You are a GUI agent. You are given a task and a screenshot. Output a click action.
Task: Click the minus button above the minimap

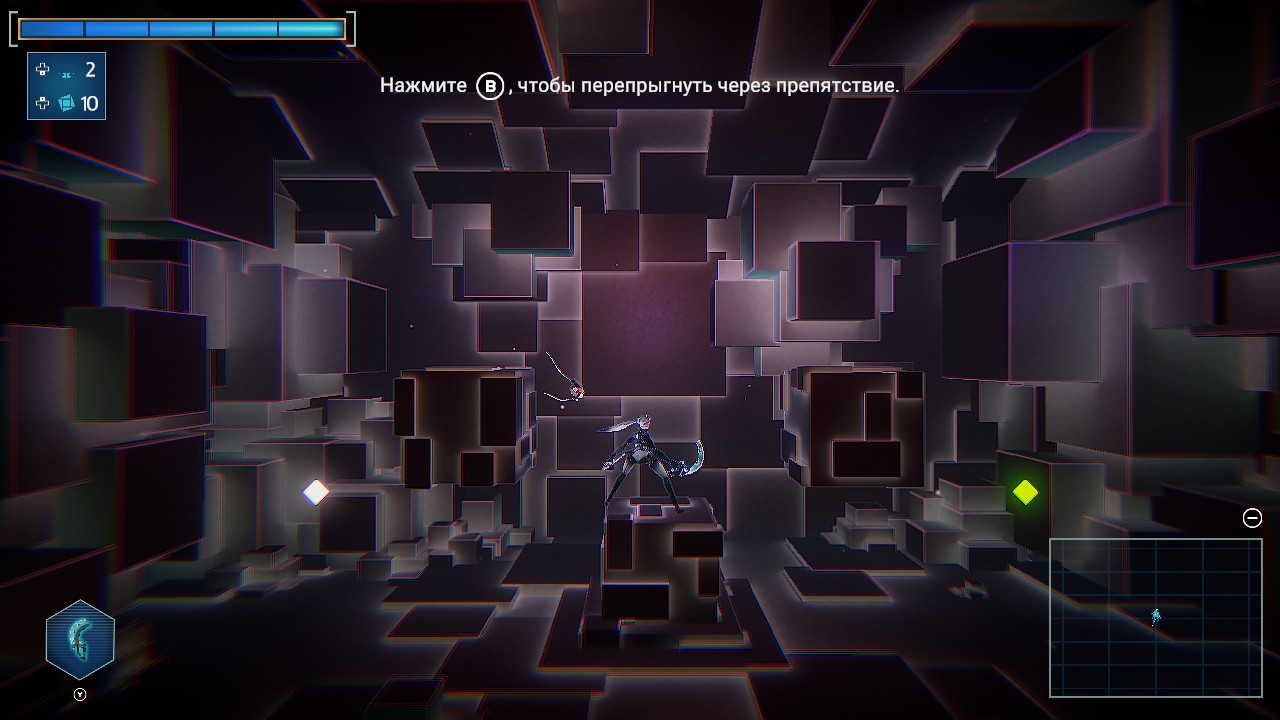1252,518
